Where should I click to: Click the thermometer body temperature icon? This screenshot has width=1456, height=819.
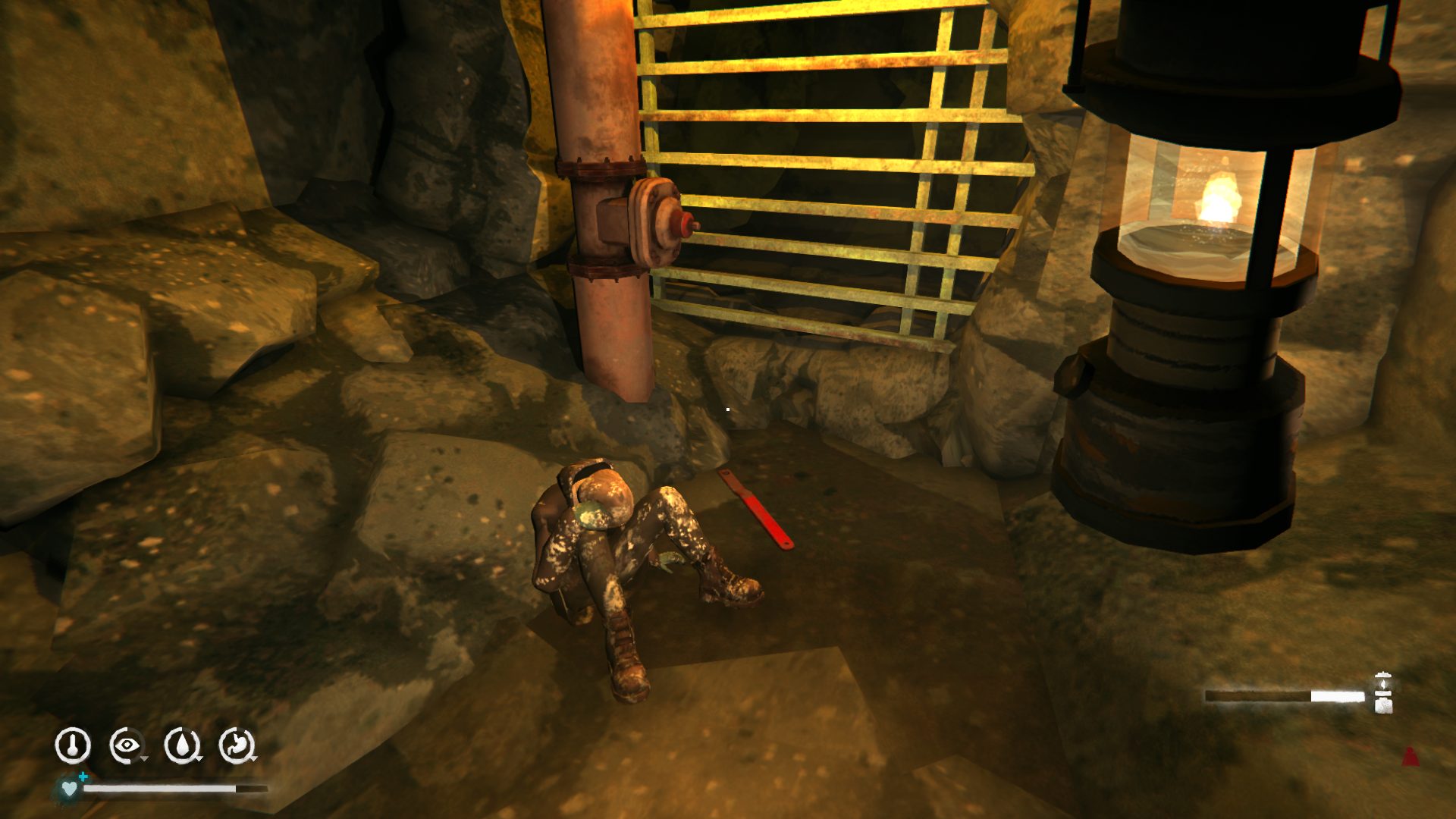tap(73, 745)
